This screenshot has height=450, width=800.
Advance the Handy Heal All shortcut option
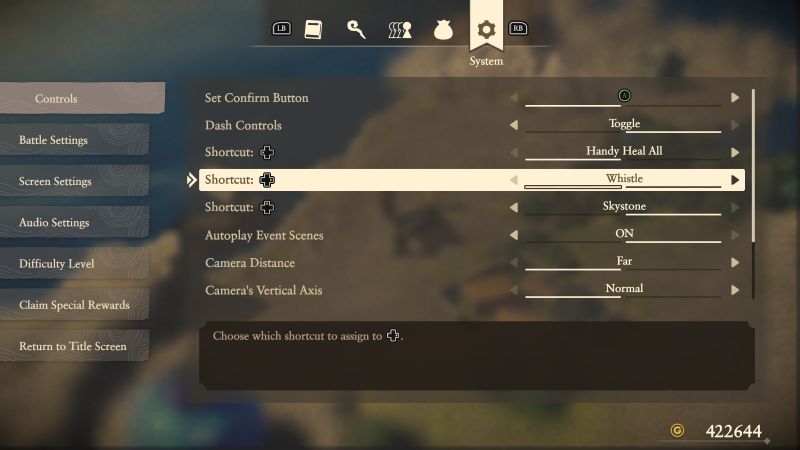pos(735,153)
